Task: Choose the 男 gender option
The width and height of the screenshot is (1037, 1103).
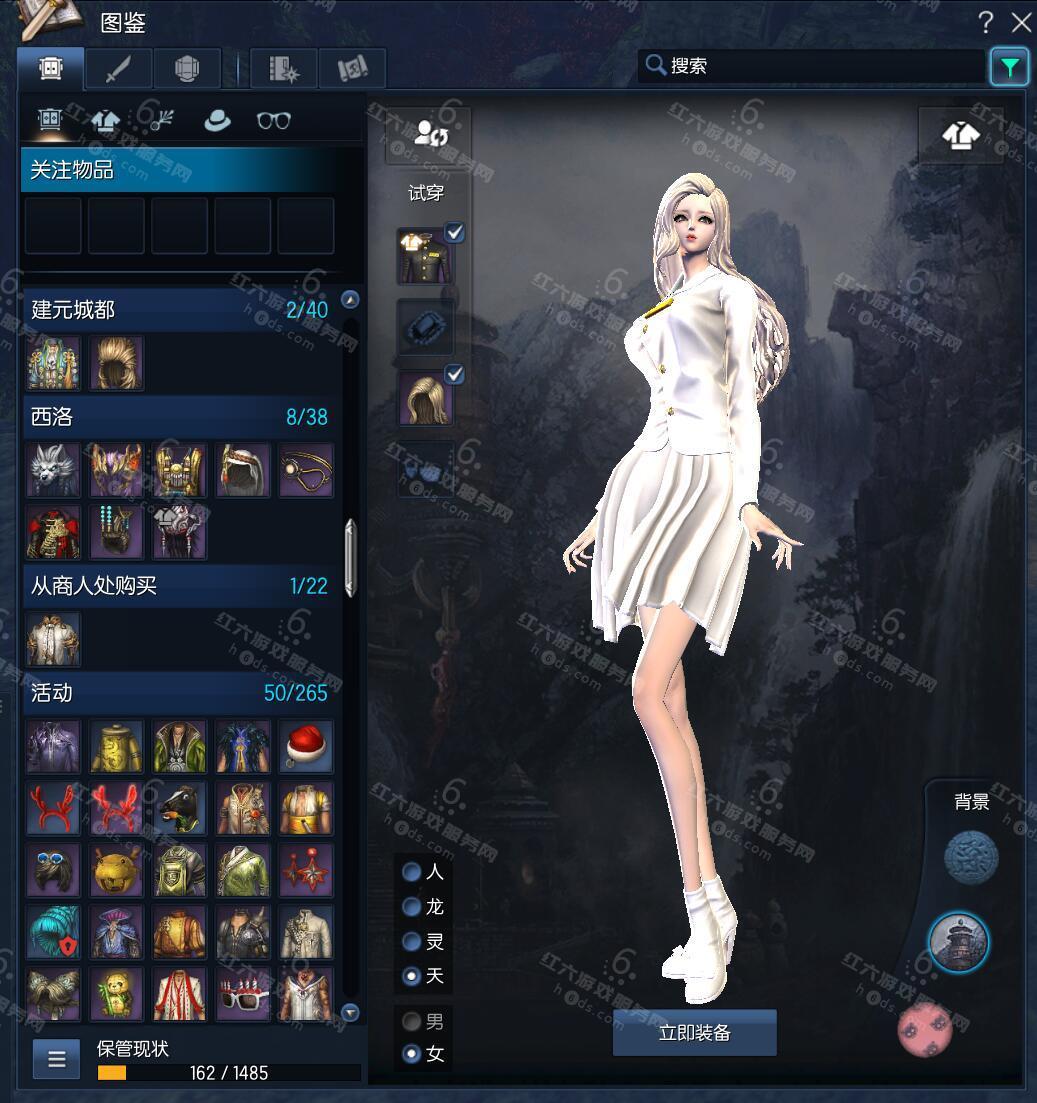Action: [x=411, y=1022]
